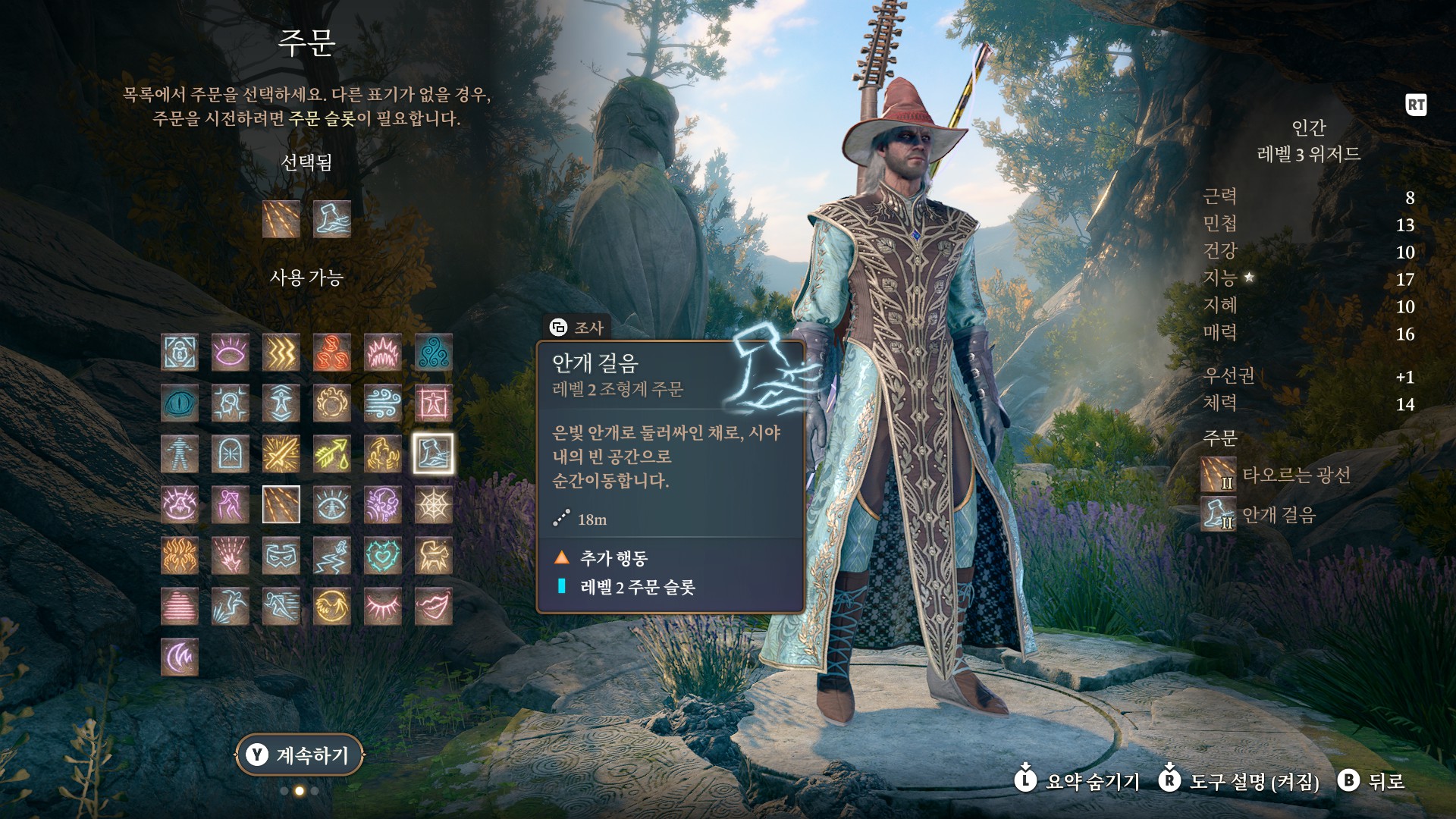Continue with the 계속하기 button
This screenshot has width=1456, height=819.
pos(300,755)
